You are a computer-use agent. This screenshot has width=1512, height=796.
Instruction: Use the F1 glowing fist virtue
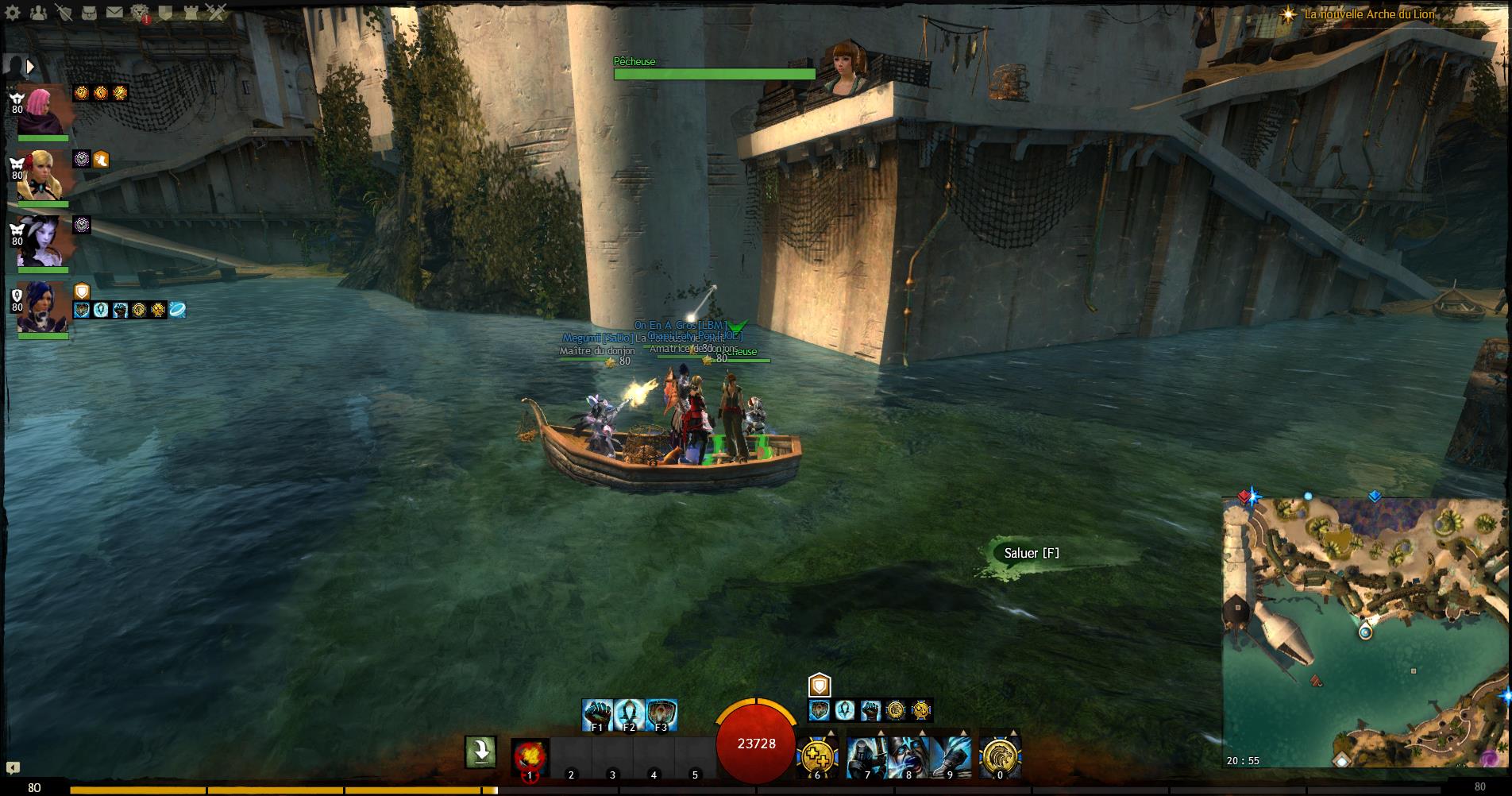(597, 715)
